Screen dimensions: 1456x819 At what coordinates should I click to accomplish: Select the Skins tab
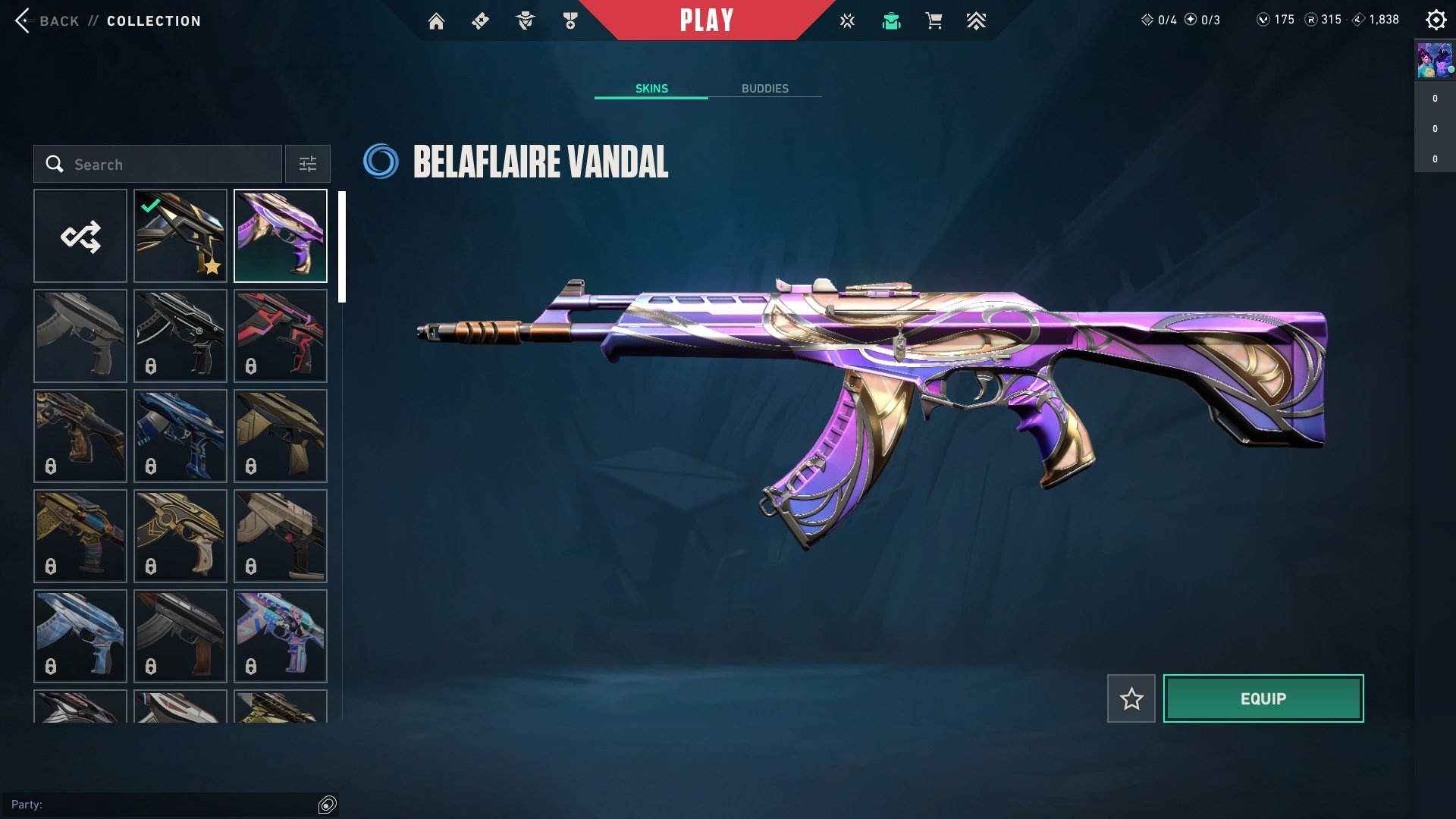coord(651,89)
